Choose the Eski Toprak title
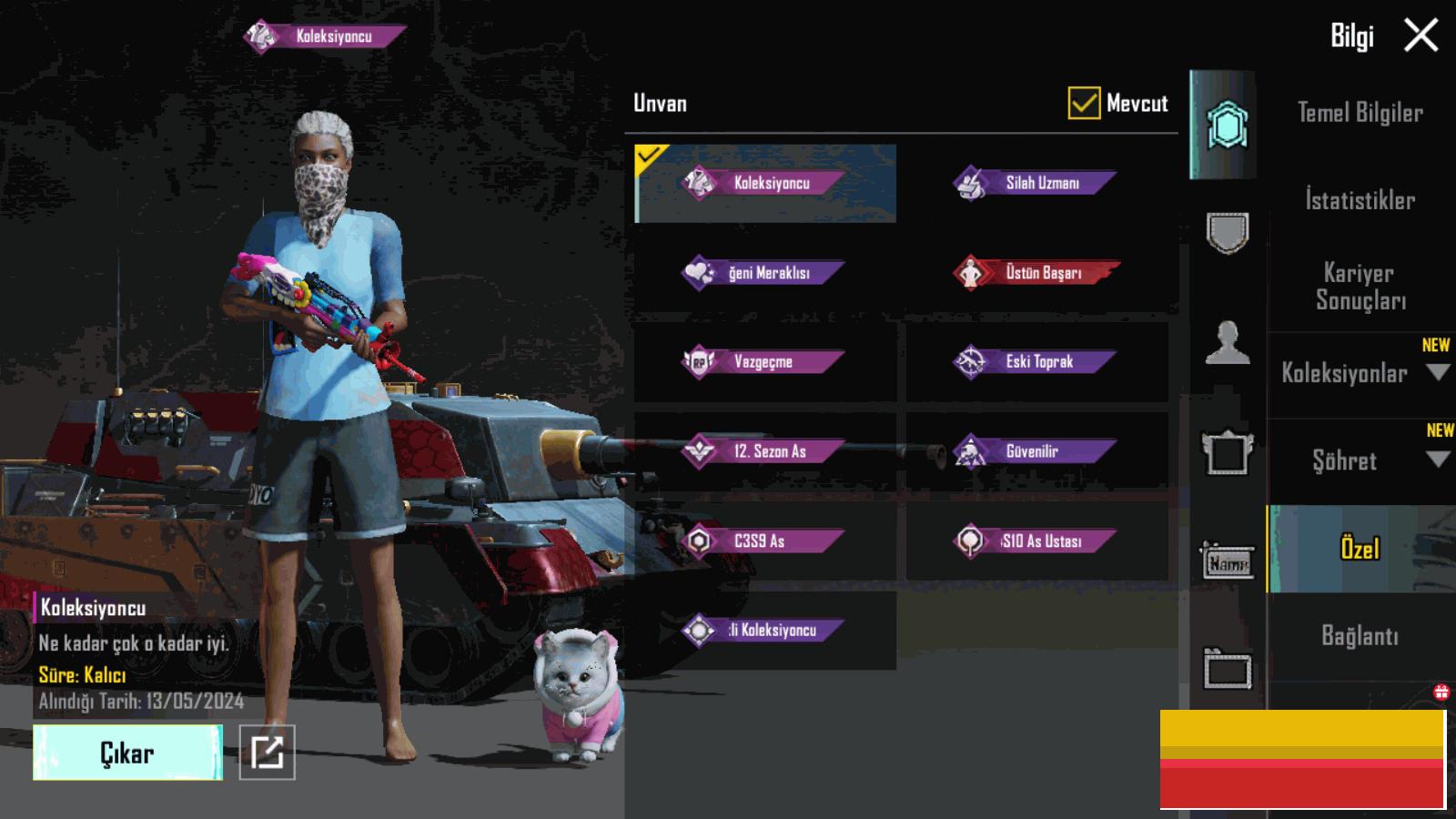This screenshot has width=1456, height=819. (x=1036, y=361)
